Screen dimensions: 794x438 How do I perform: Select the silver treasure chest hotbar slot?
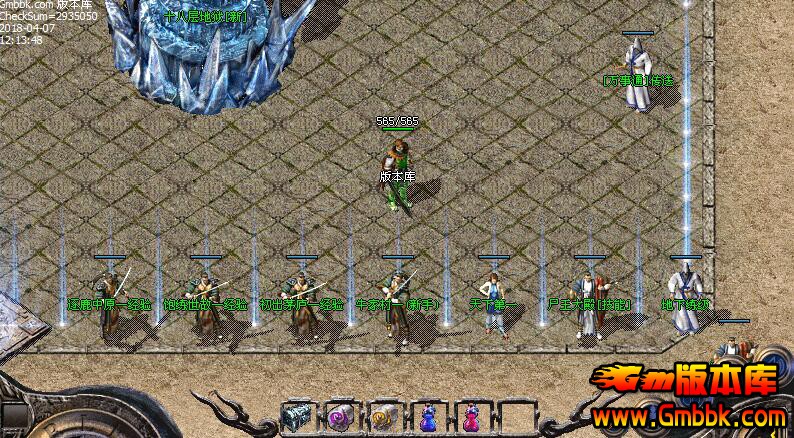(x=297, y=416)
